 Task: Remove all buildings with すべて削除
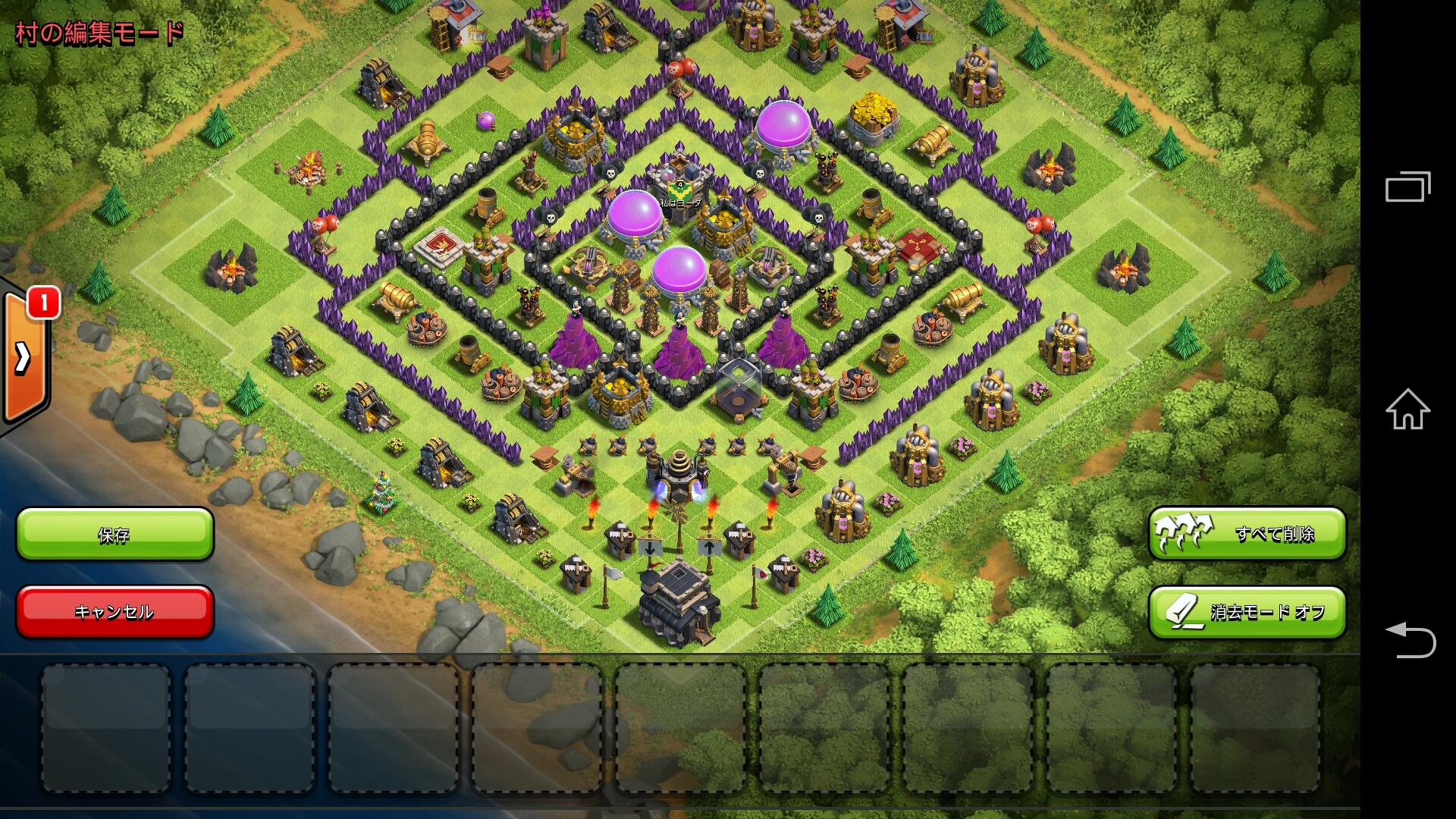tap(1247, 534)
